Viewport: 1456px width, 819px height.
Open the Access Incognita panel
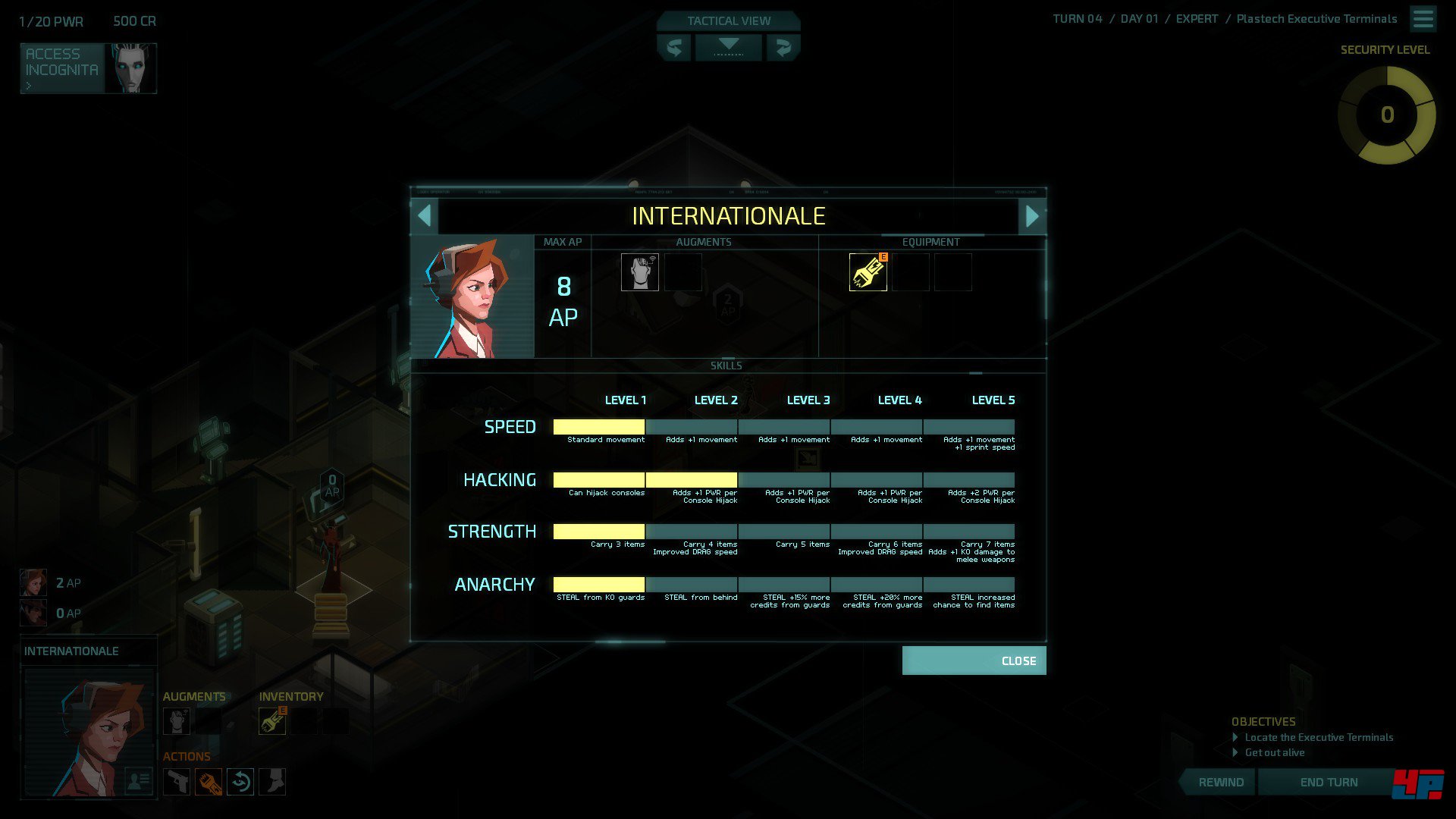click(88, 68)
